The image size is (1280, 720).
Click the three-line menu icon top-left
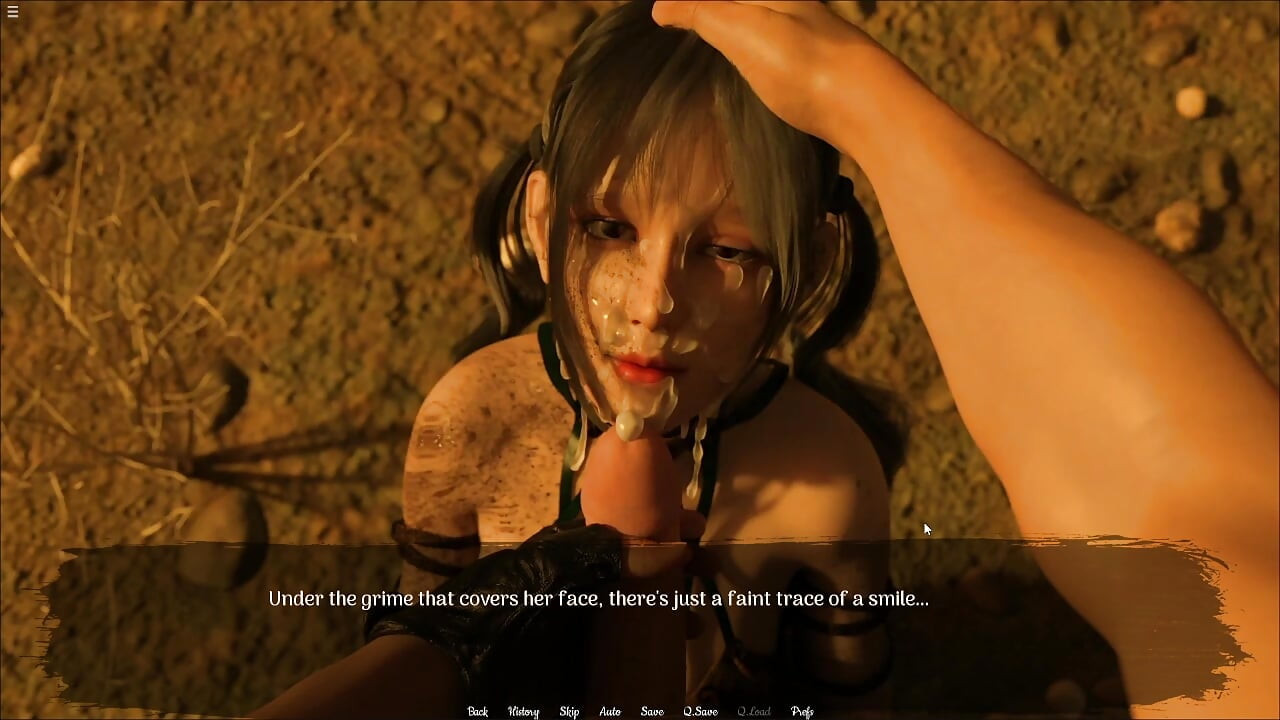(13, 13)
